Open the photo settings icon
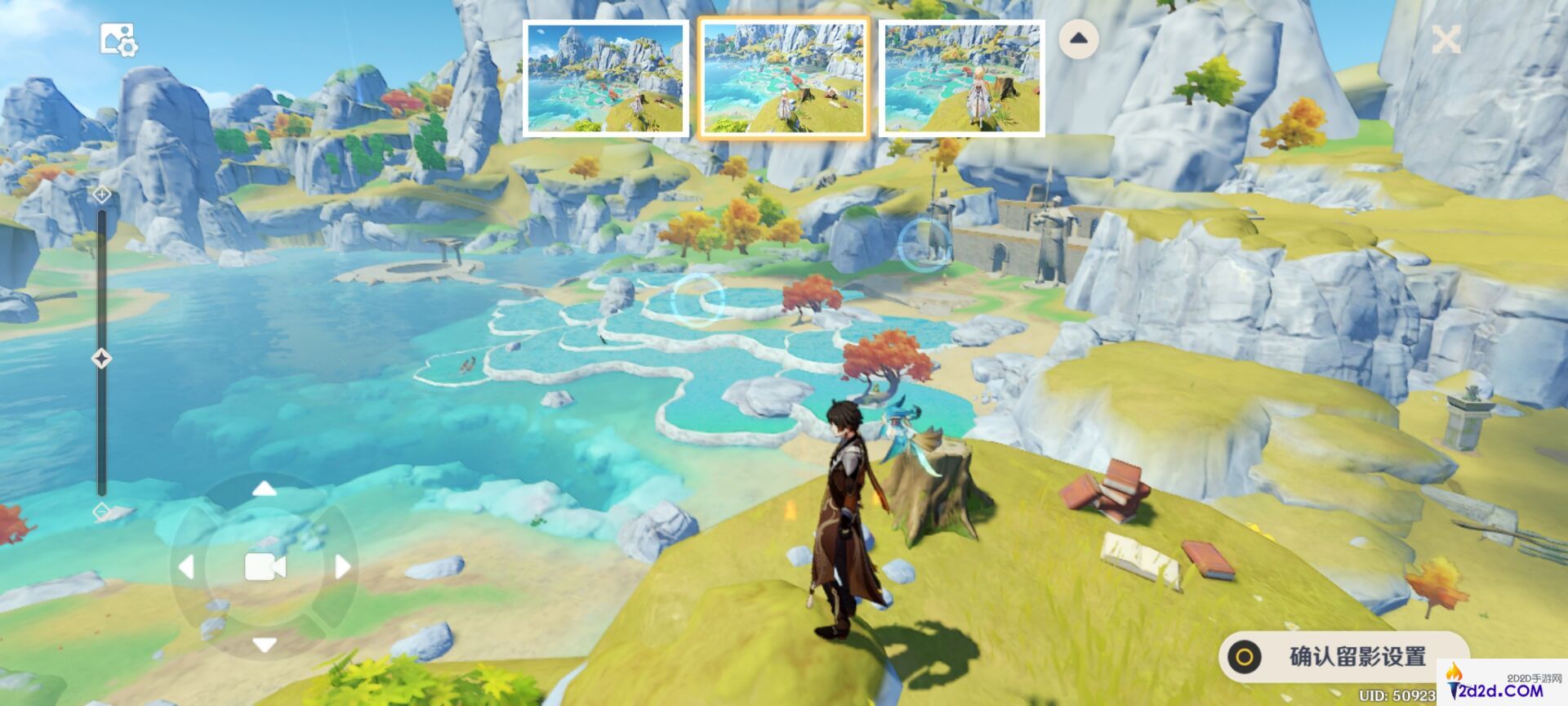 (x=118, y=39)
